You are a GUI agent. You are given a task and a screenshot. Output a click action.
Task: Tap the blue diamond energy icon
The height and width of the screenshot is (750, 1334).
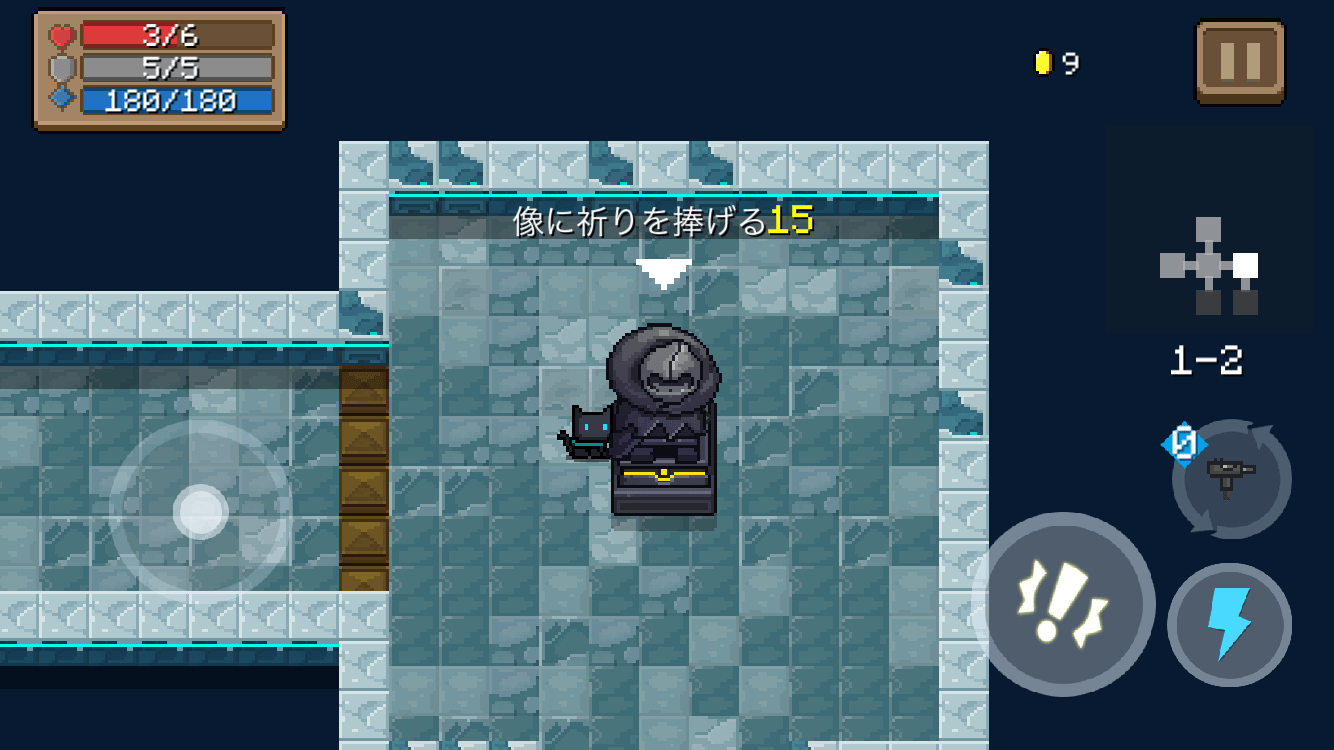tap(60, 99)
